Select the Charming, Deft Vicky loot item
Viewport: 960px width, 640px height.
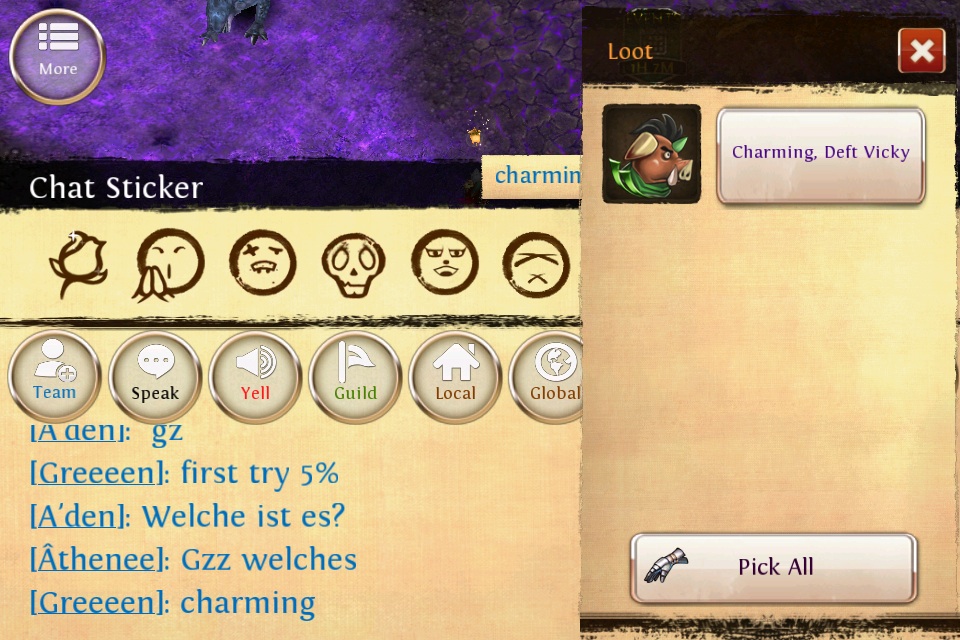[x=820, y=154]
